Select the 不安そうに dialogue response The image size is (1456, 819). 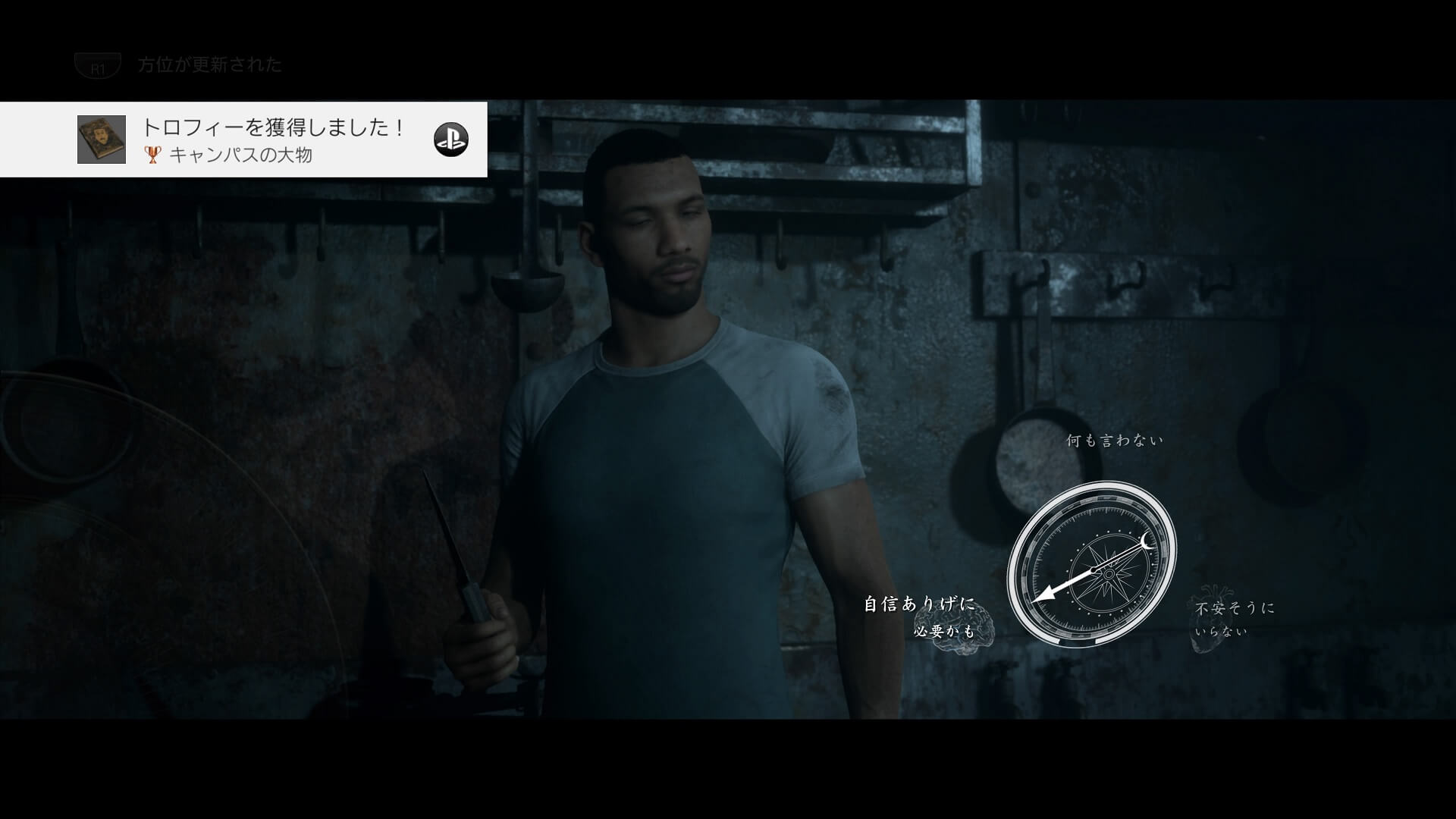(x=1235, y=608)
